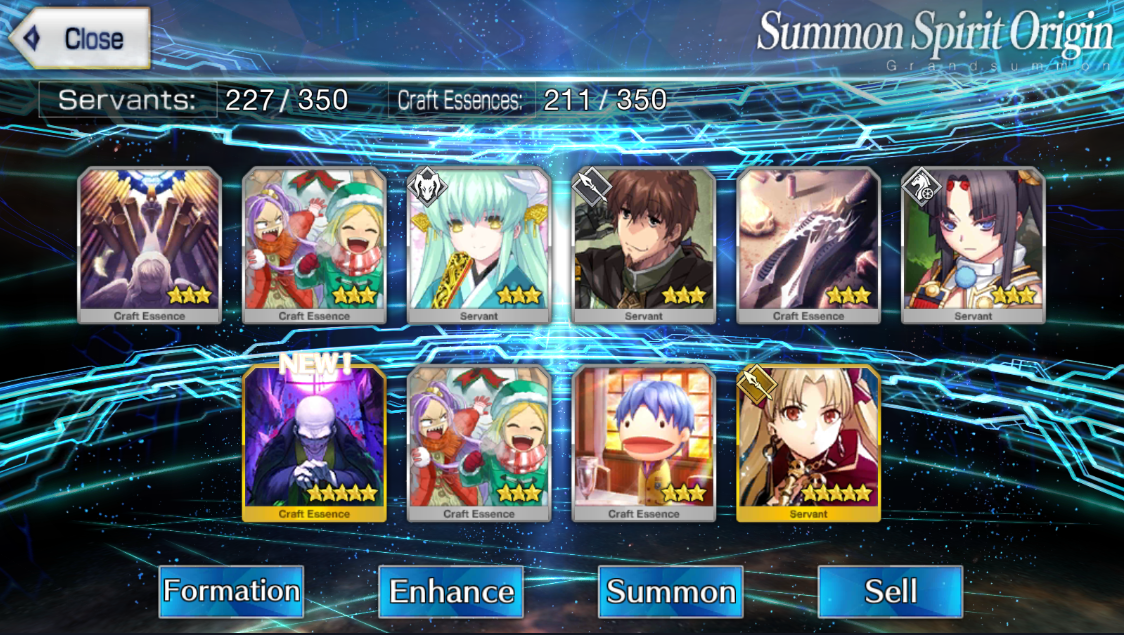This screenshot has width=1124, height=635.
Task: Choose the brown-haired lancer servant card
Action: click(644, 245)
